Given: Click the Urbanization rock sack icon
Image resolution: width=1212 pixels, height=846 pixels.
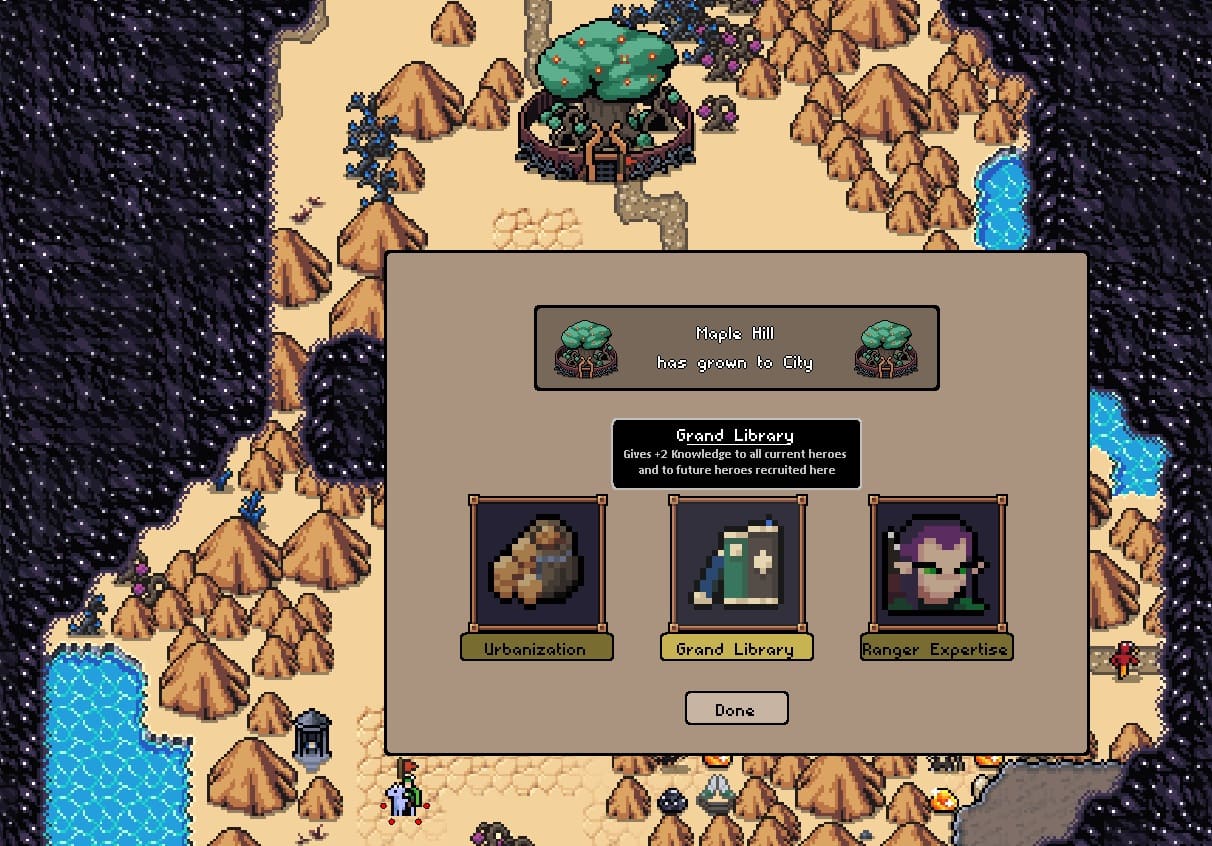Looking at the screenshot, I should coord(537,563).
